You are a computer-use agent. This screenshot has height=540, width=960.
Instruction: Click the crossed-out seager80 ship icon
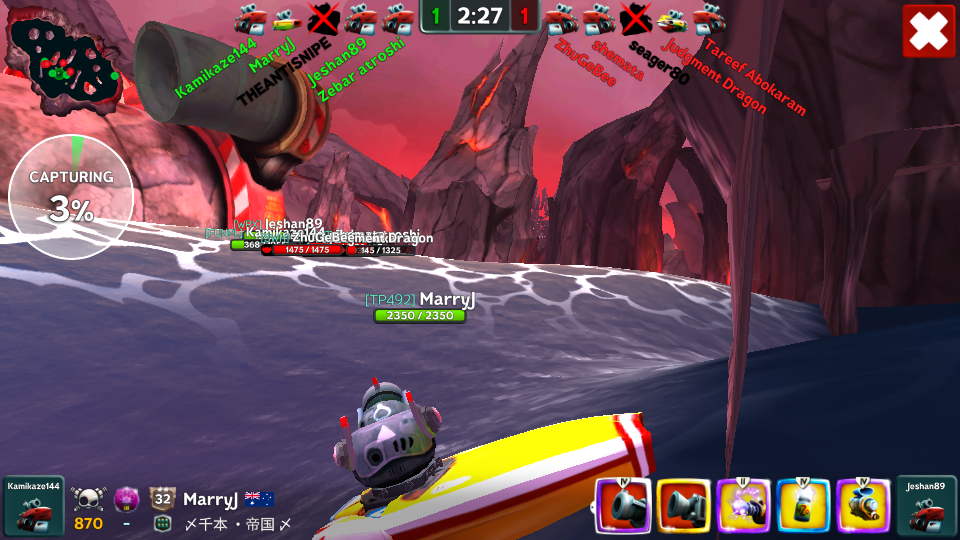(636, 18)
